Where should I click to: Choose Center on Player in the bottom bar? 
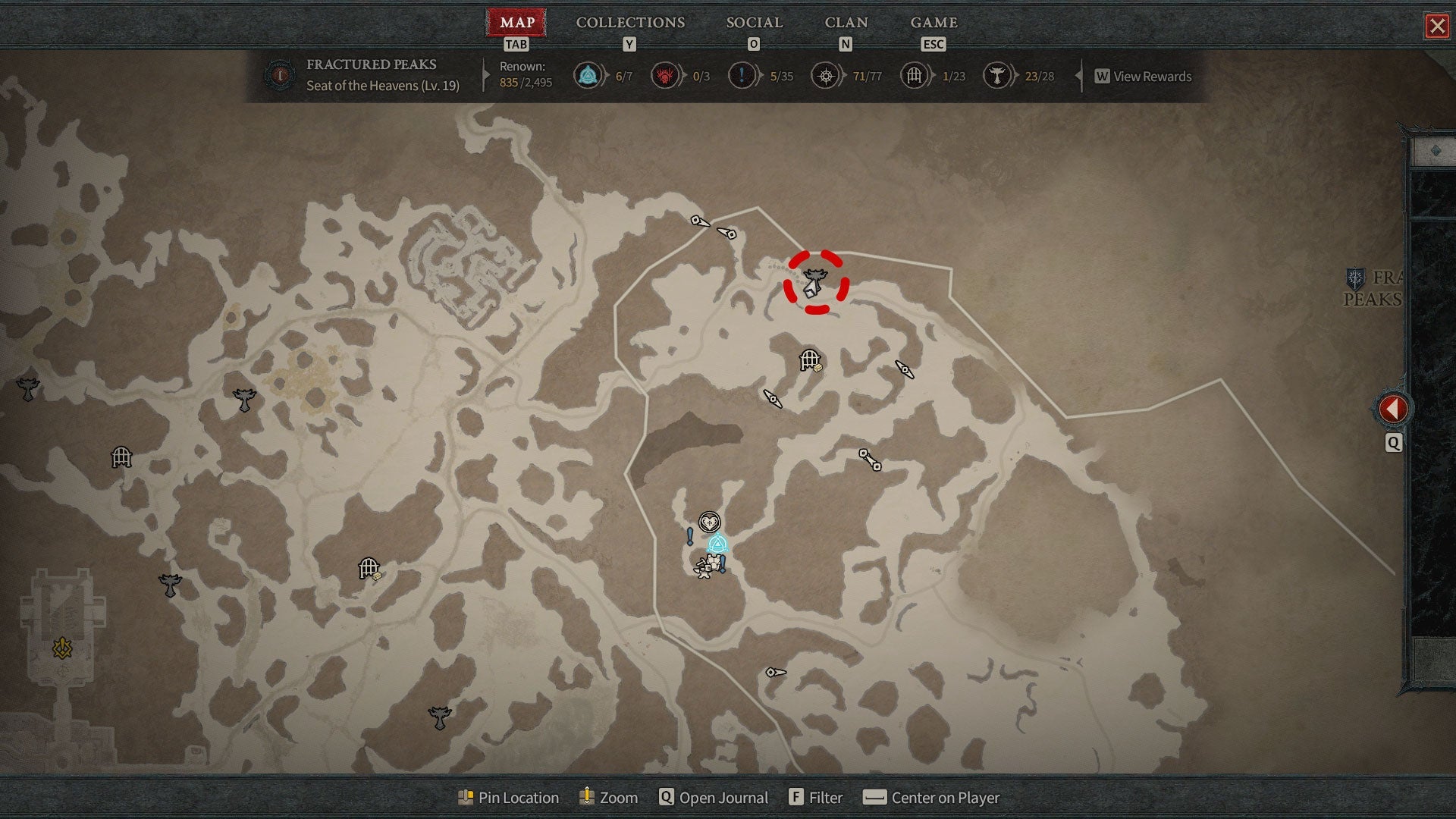pyautogui.click(x=931, y=798)
